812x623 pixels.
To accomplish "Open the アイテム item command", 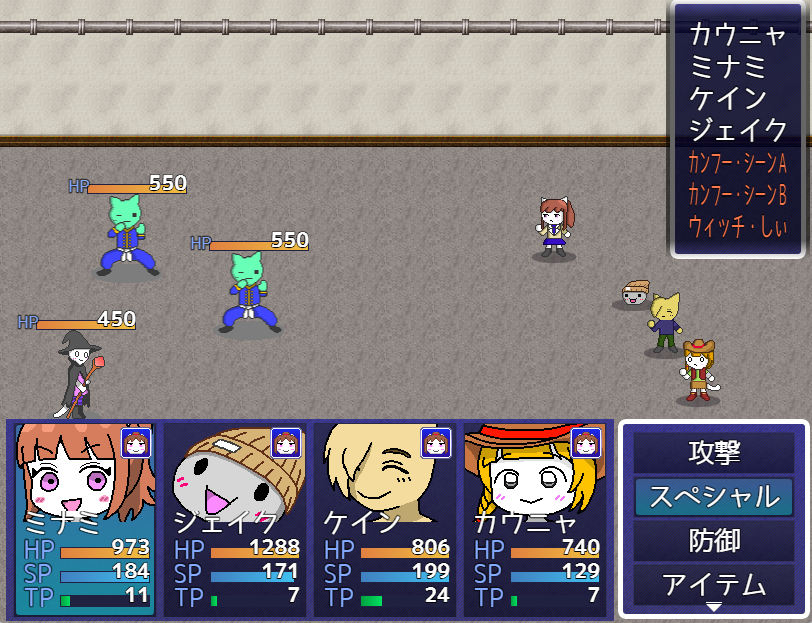I will point(713,584).
